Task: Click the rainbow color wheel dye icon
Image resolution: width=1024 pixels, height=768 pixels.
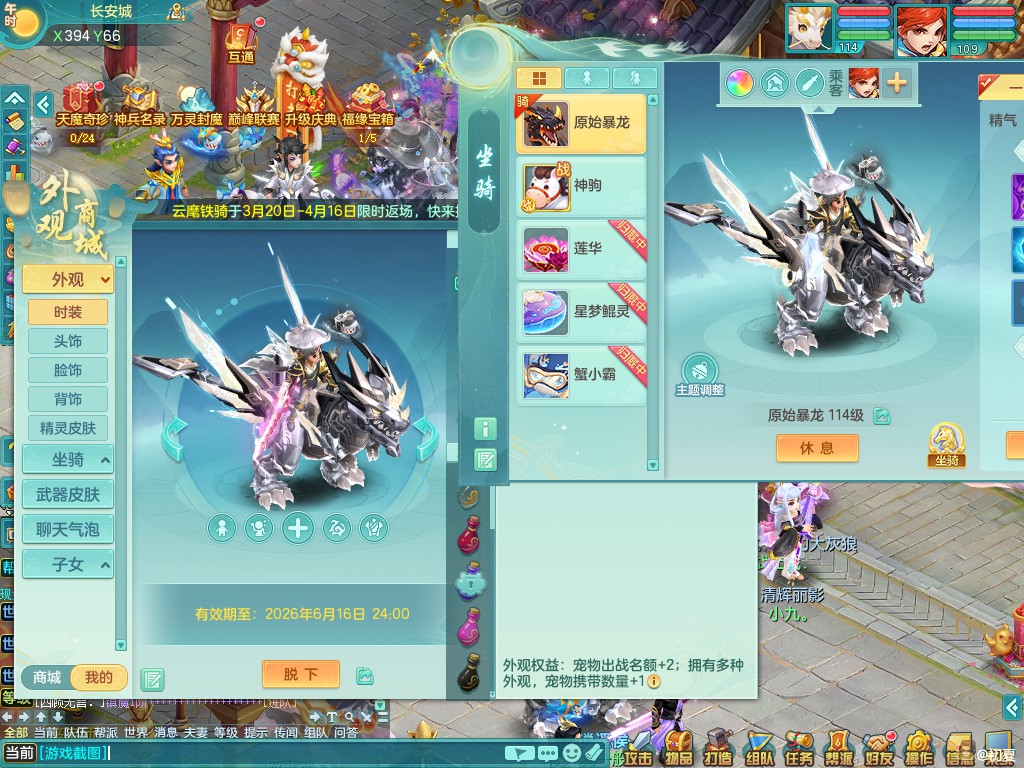Action: tap(740, 83)
